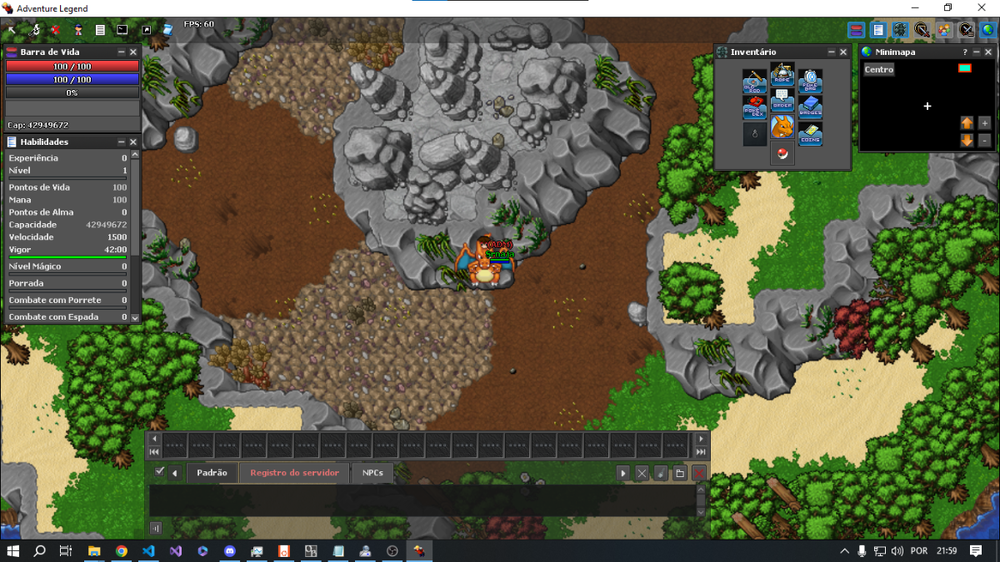Zoom out the minimap with minus button

pos(985,141)
